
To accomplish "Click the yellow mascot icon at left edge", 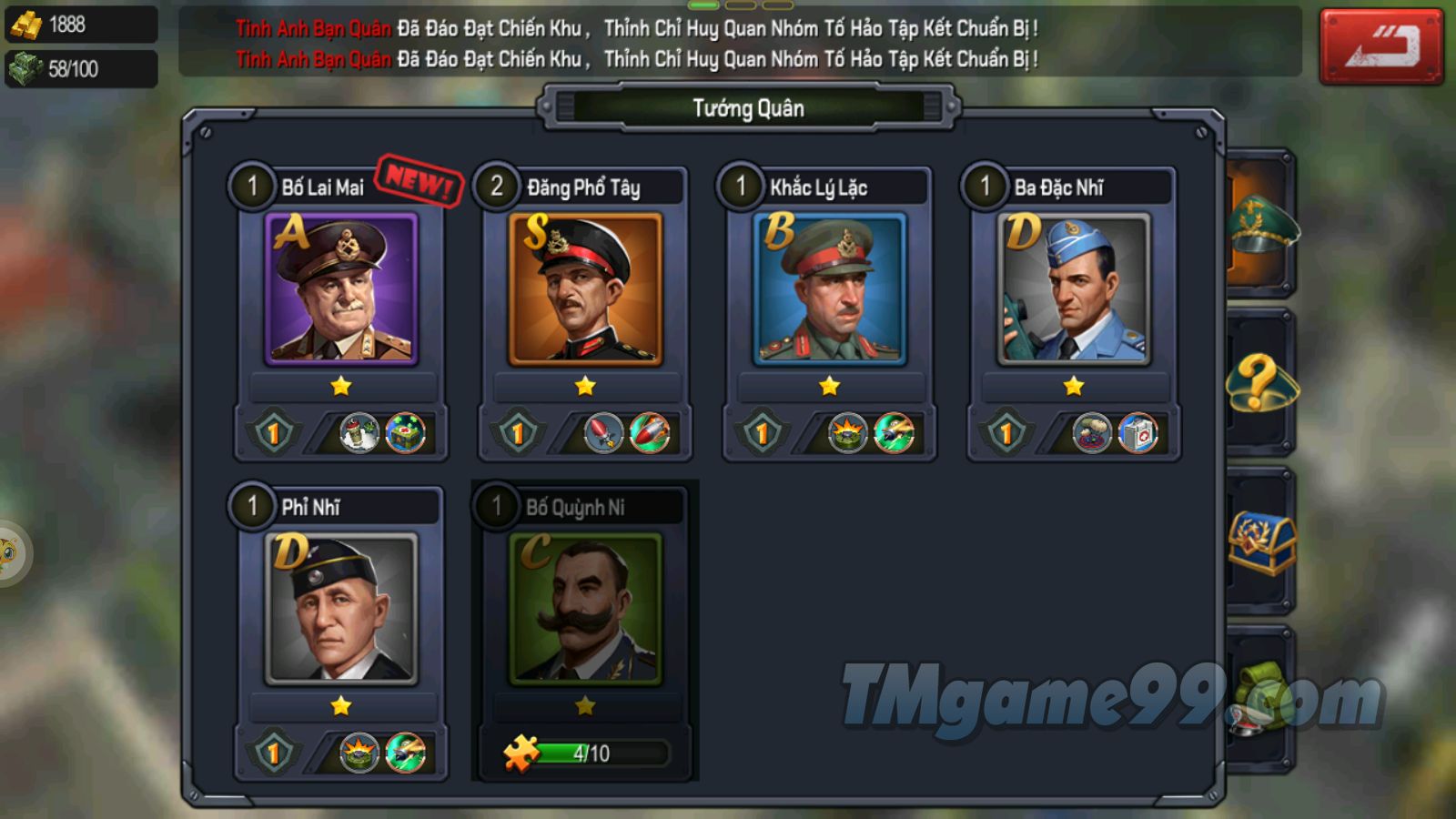I will (9, 552).
